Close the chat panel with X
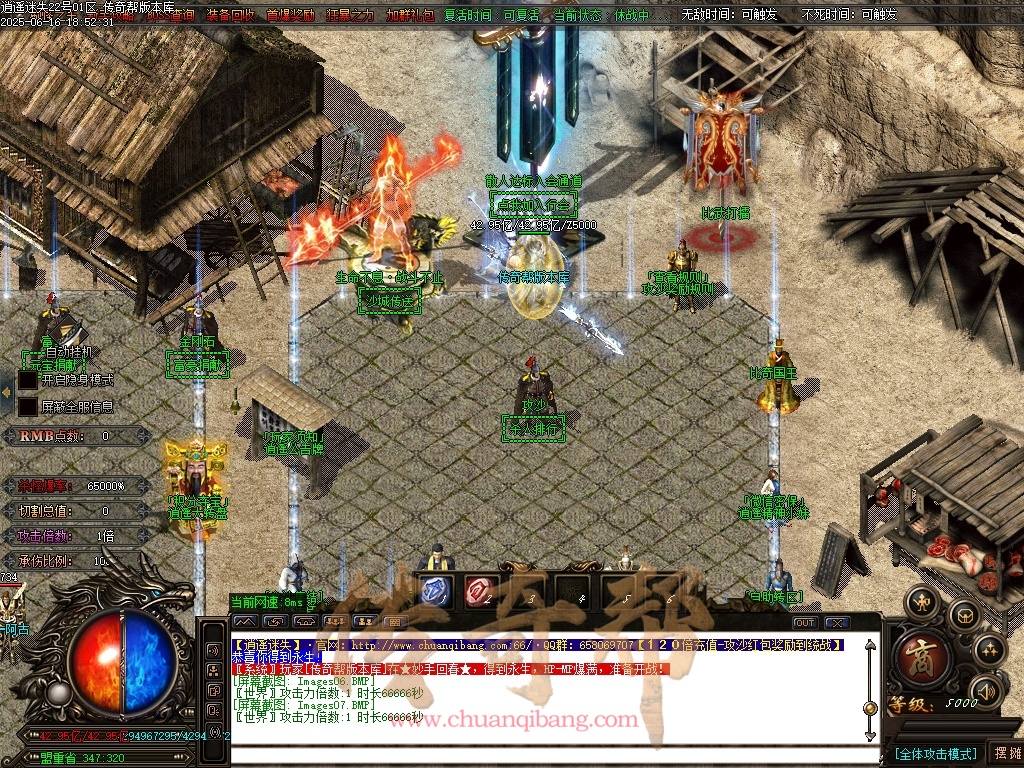Screen dimensions: 1024x768 coord(837,623)
